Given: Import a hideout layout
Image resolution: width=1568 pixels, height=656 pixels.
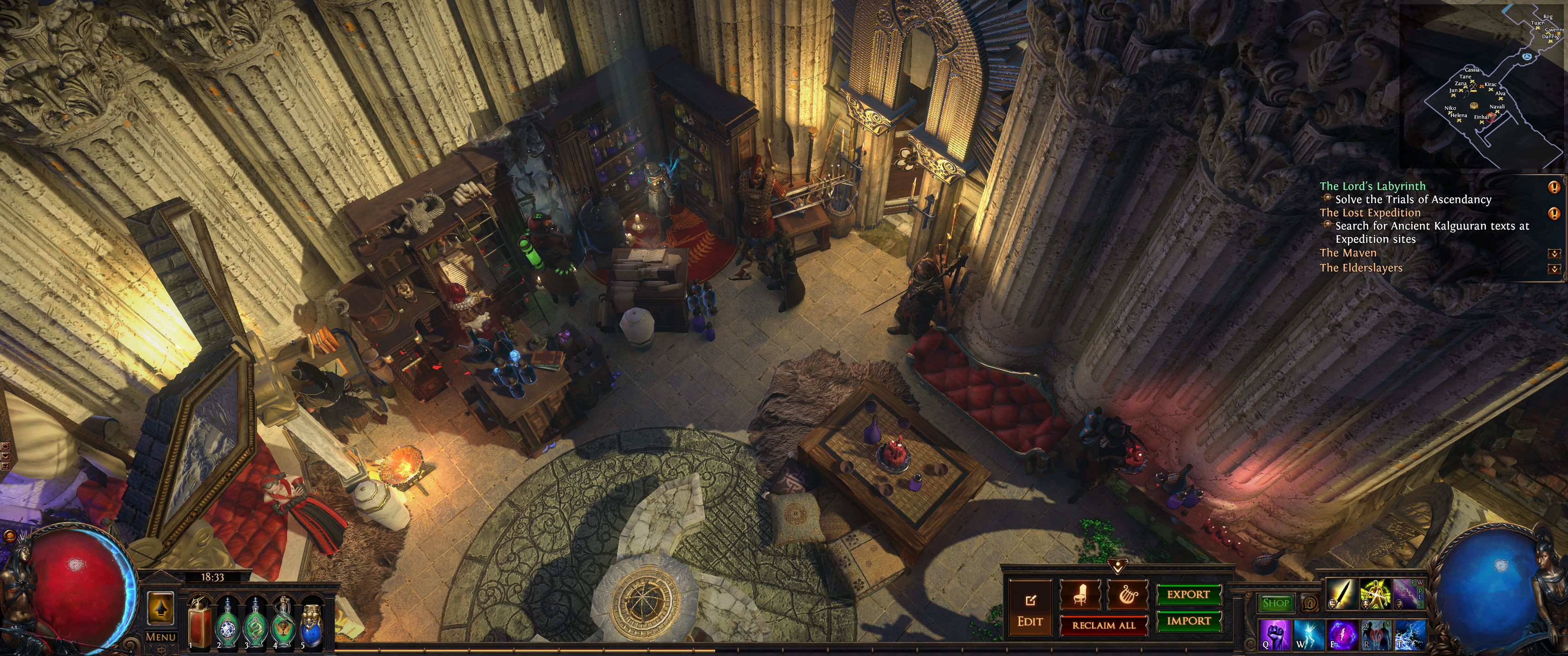Looking at the screenshot, I should pos(1188,621).
